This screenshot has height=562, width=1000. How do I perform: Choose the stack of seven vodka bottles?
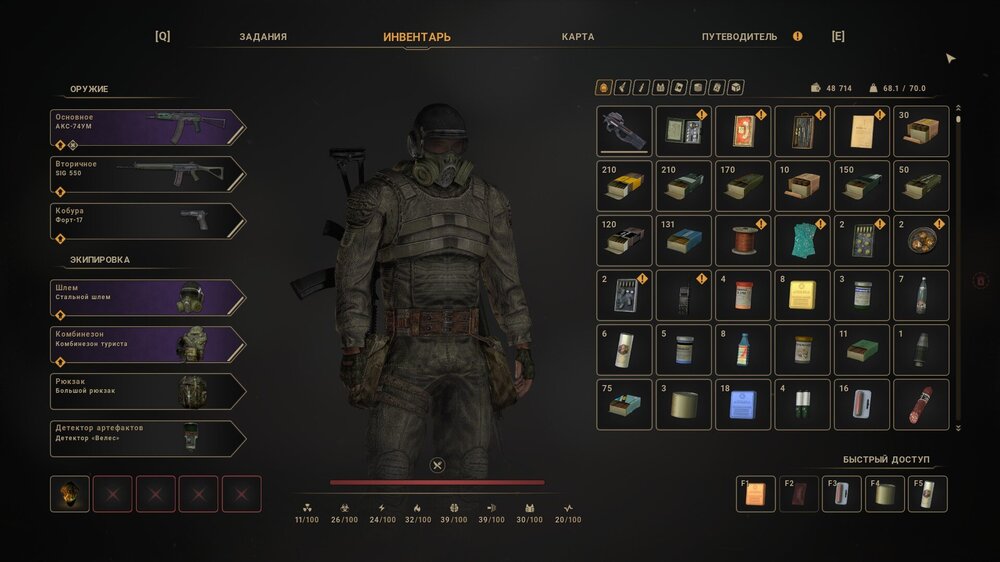click(921, 295)
